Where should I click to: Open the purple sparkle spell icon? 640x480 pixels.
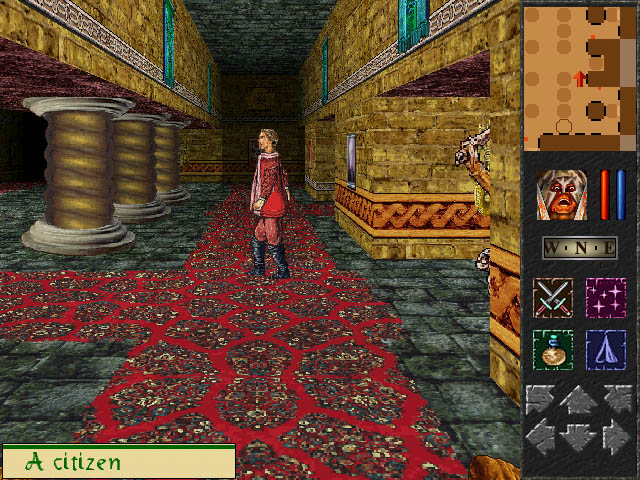click(x=605, y=298)
